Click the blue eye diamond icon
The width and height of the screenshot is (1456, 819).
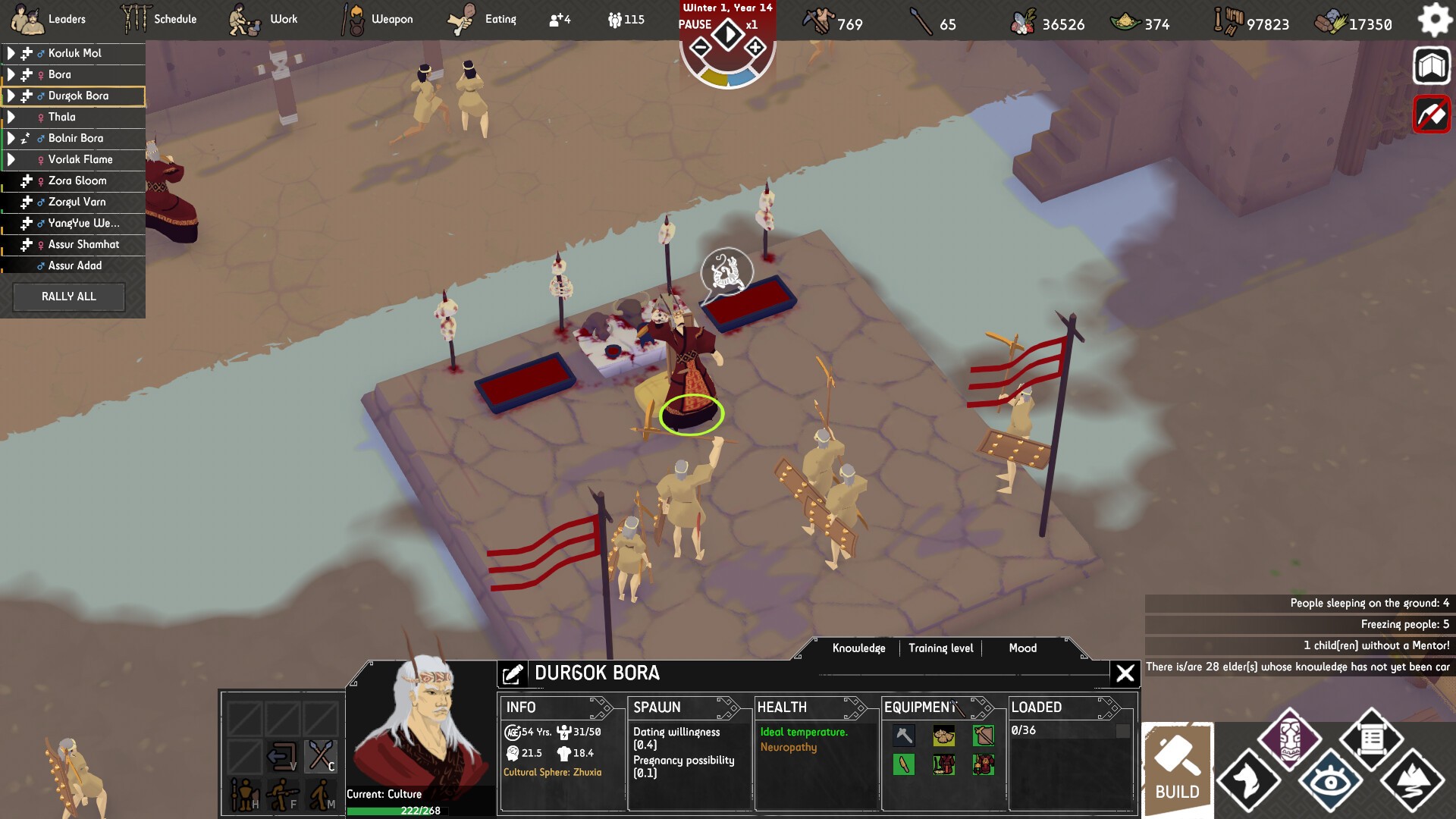[1330, 781]
